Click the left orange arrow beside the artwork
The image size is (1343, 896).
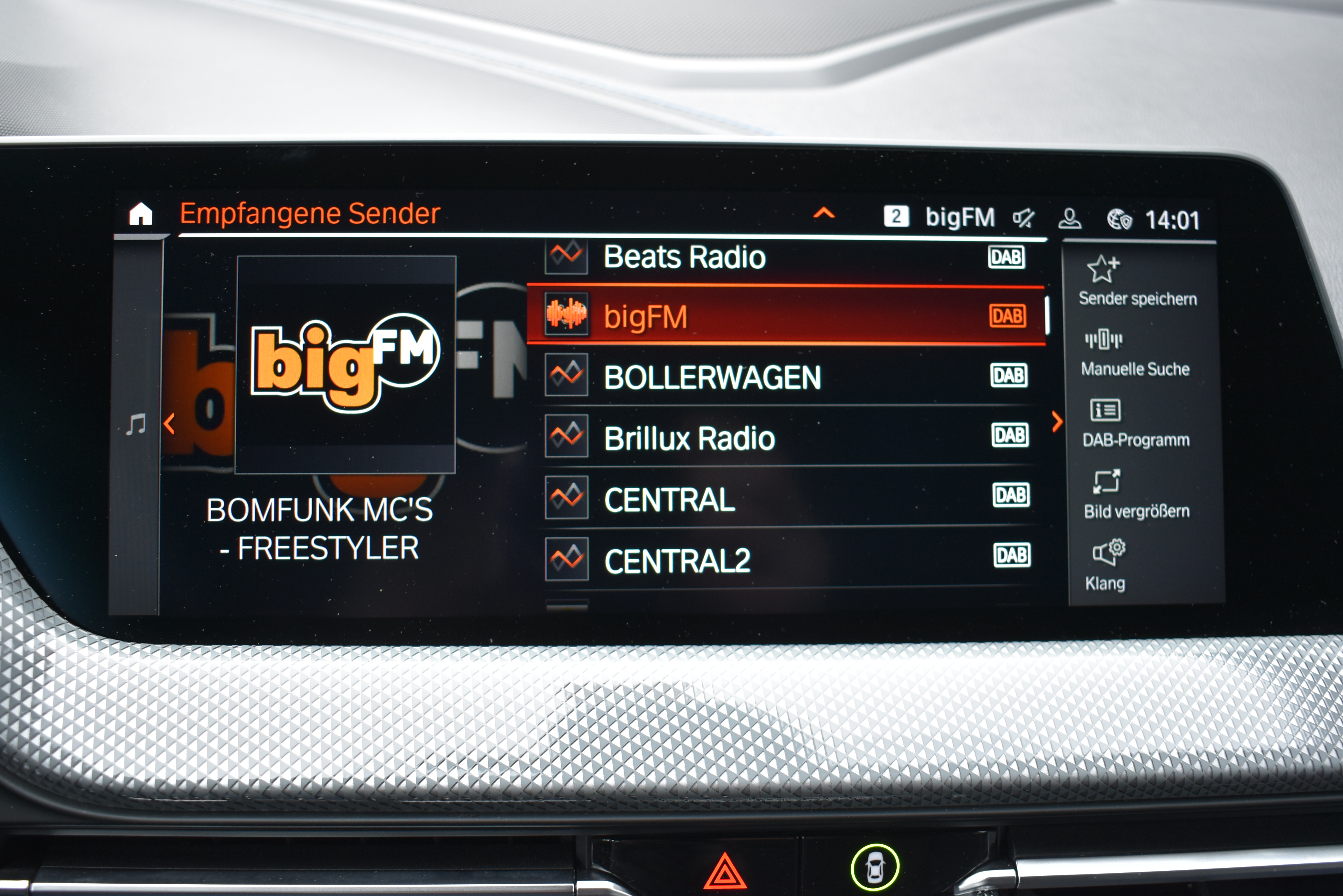(169, 424)
